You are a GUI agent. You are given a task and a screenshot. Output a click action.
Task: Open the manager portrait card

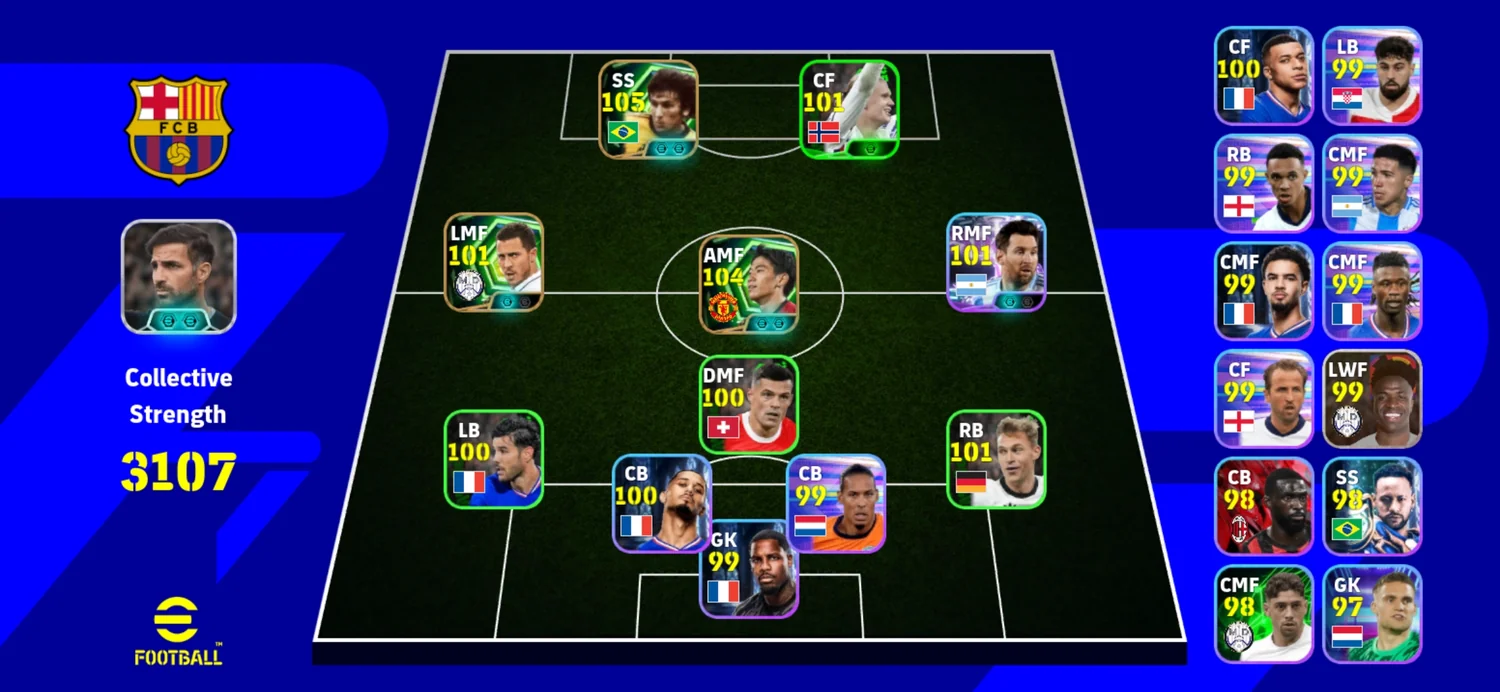(x=179, y=276)
